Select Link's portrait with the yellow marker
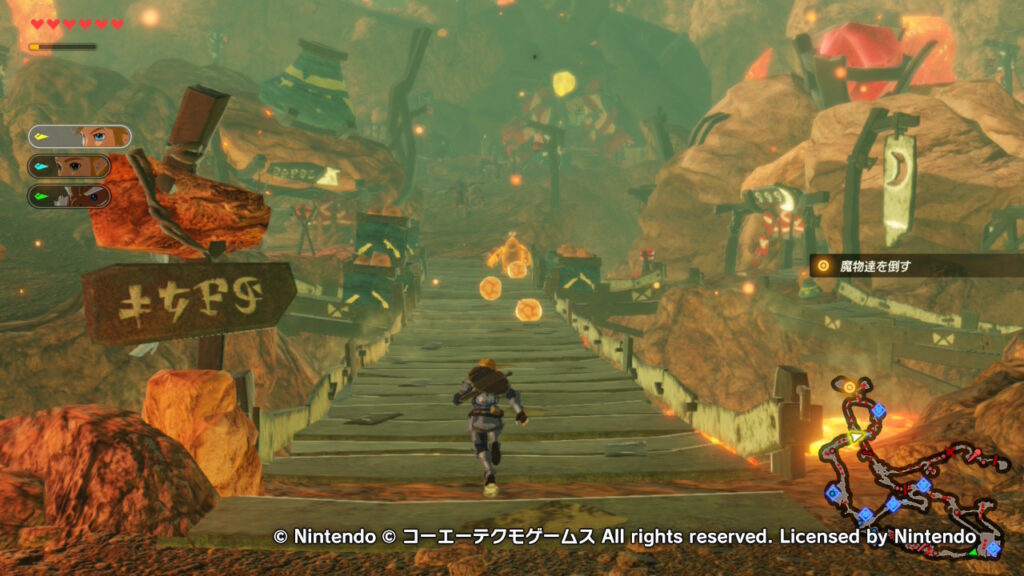 point(79,136)
